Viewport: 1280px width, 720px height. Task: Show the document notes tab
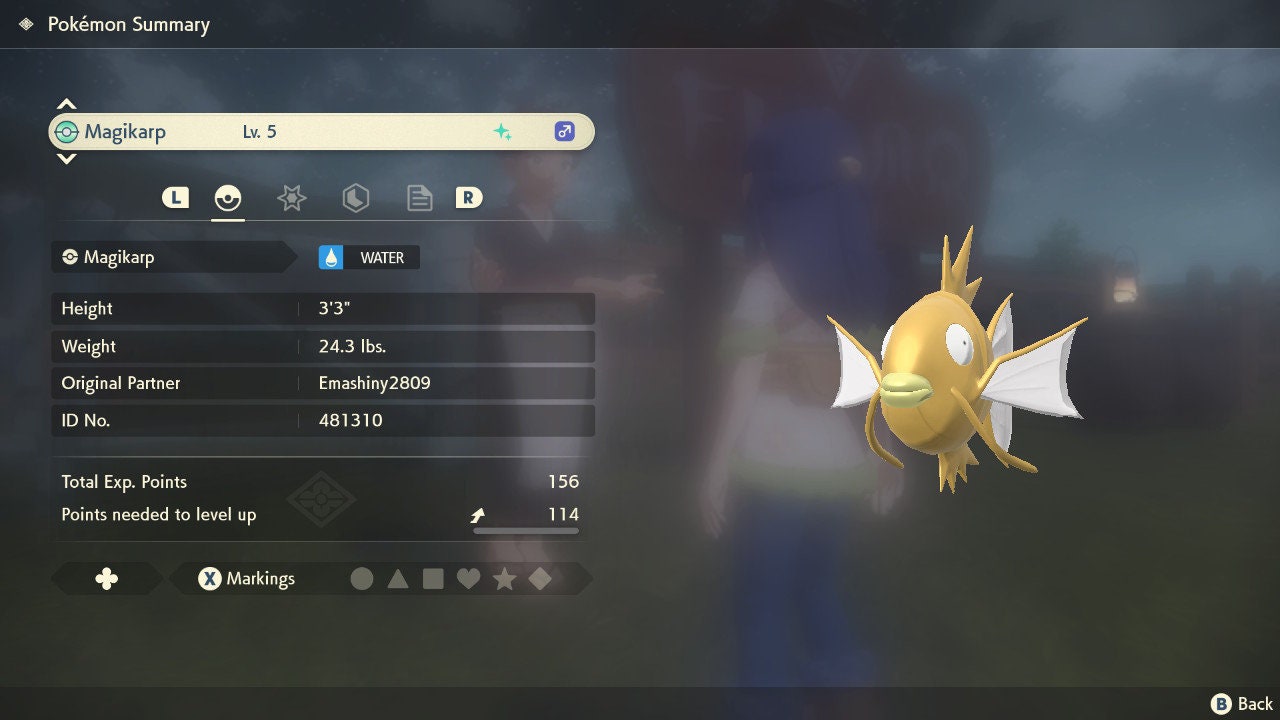tap(419, 198)
